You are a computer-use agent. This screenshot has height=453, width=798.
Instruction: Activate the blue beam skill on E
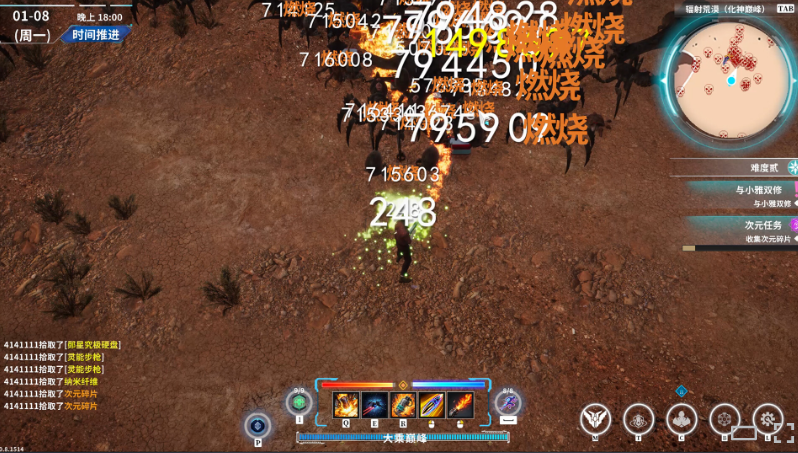pos(375,405)
